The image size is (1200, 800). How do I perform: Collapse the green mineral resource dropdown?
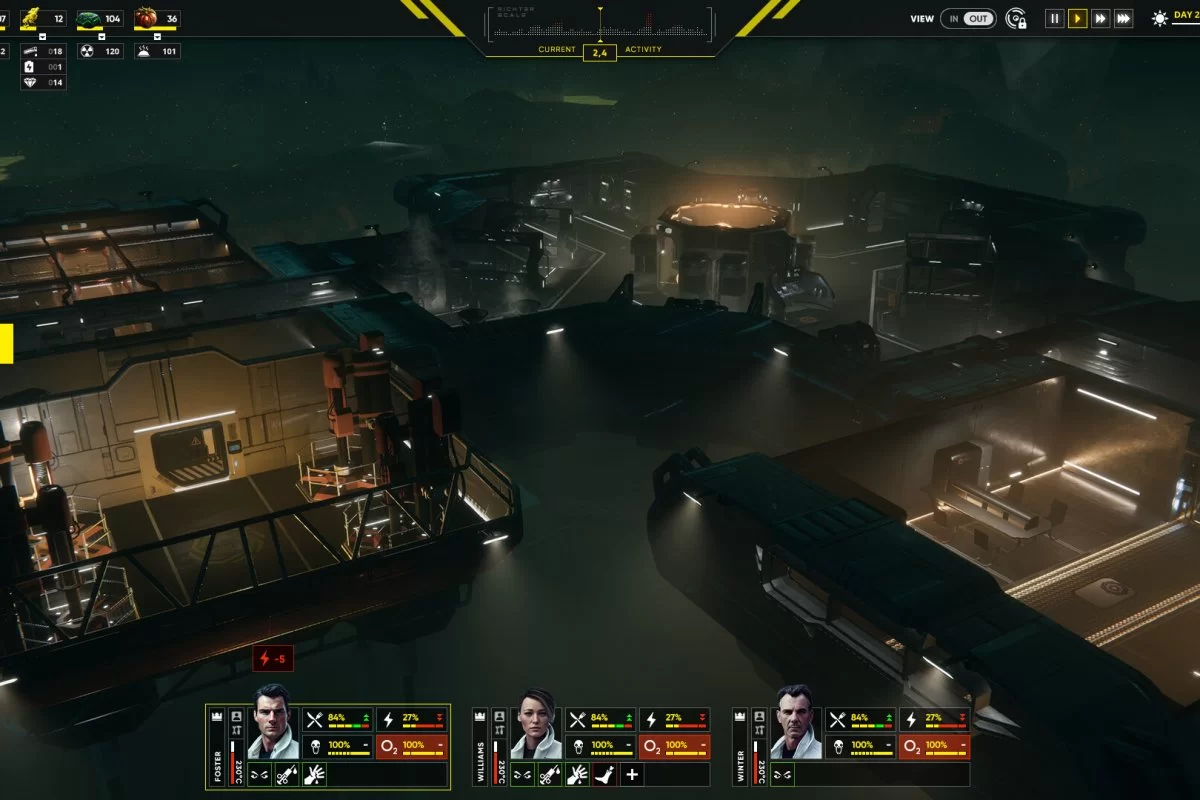(100, 37)
